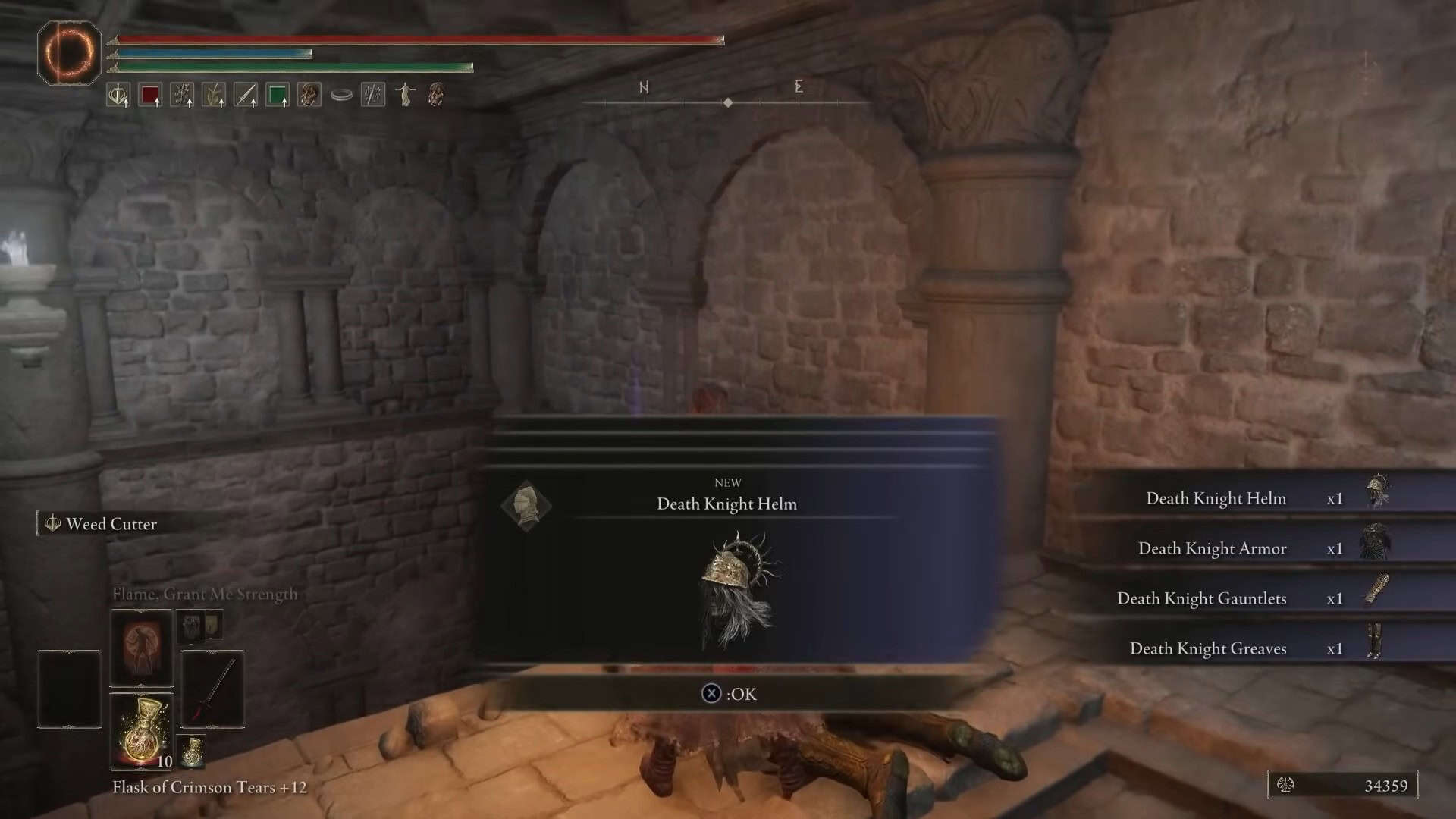Select the Flask of Crimson Tears slot
The image size is (1456, 819).
(142, 731)
